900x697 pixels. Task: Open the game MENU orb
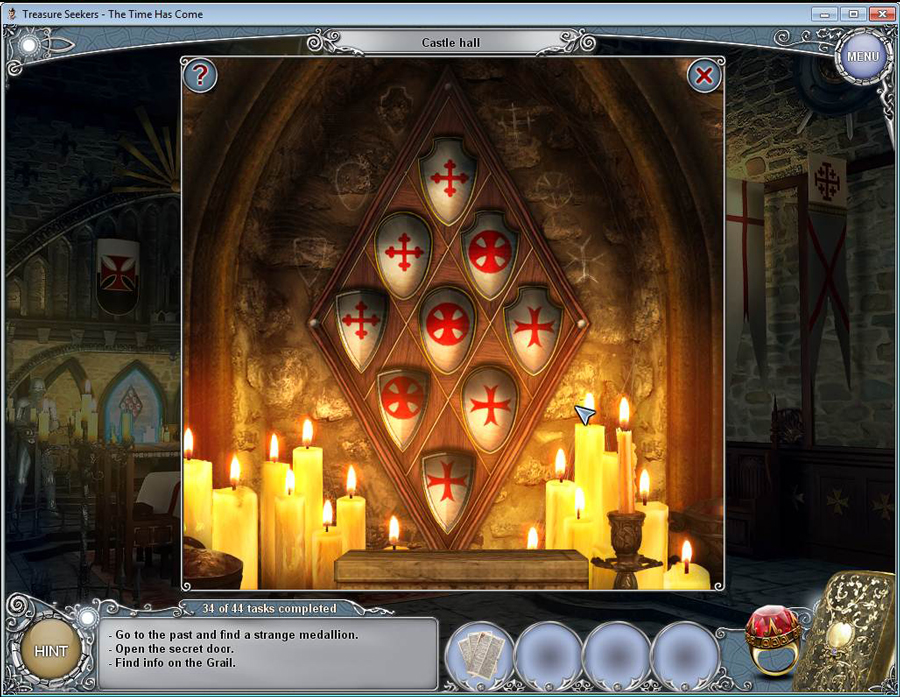click(x=862, y=56)
